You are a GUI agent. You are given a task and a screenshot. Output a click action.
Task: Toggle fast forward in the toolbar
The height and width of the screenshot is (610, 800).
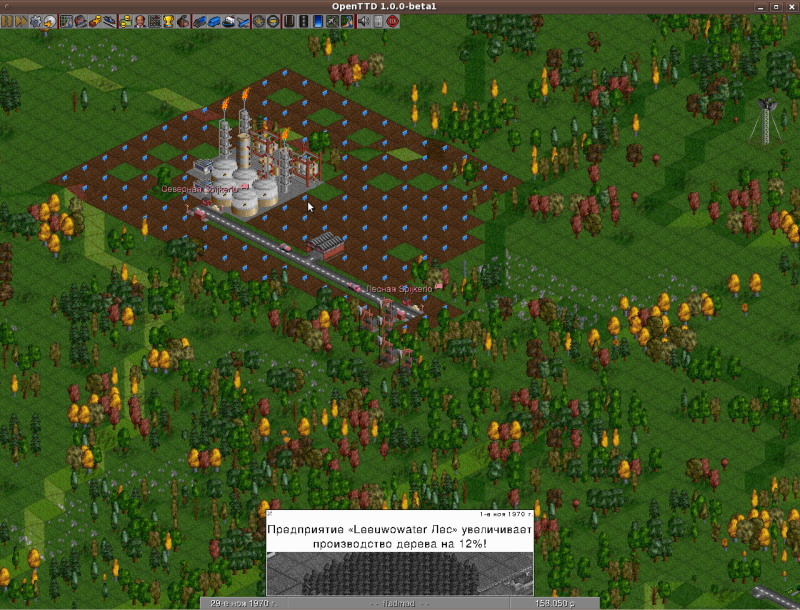21,20
